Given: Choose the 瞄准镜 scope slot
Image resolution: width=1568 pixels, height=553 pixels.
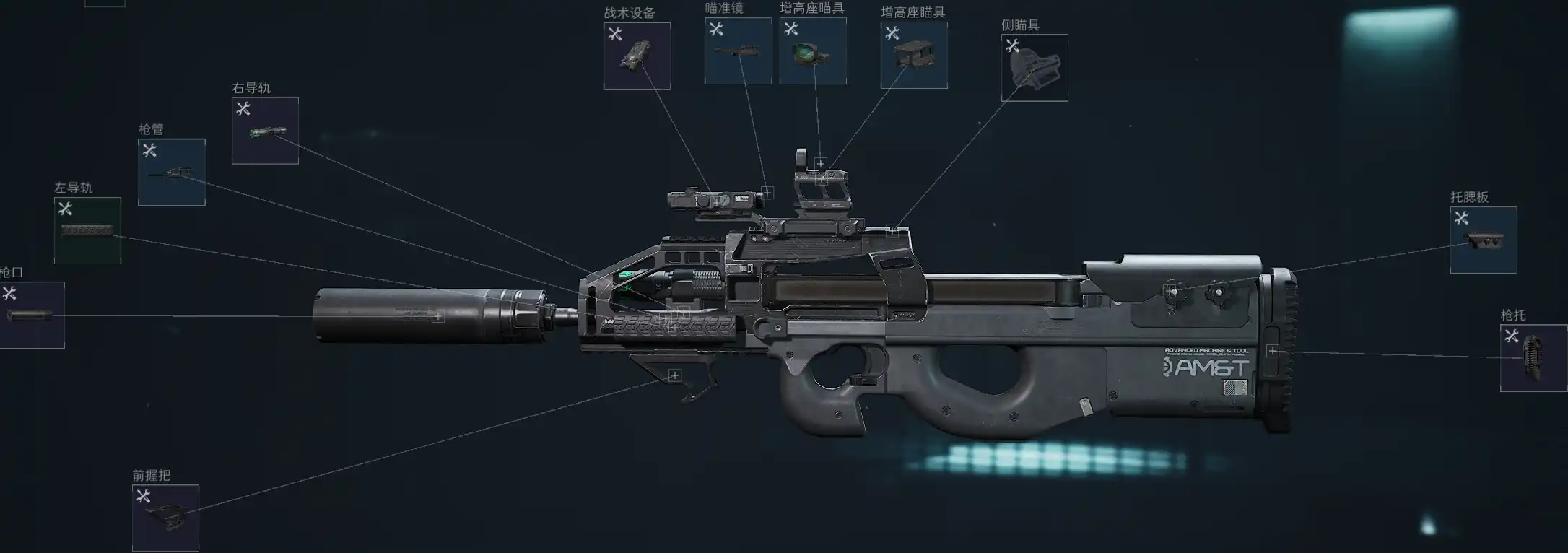Looking at the screenshot, I should 738,51.
